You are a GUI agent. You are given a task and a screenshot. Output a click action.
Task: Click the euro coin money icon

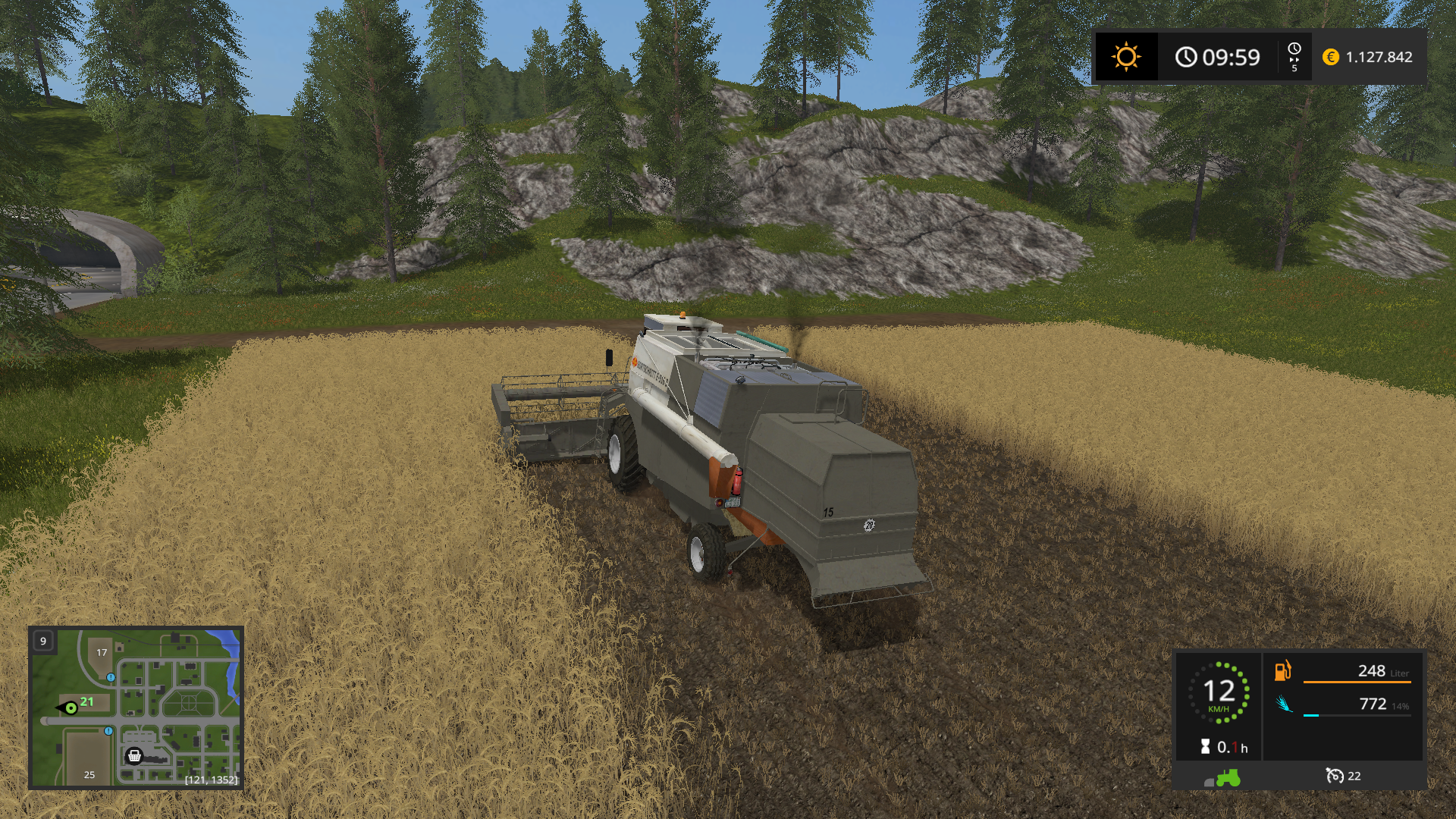[x=1330, y=57]
